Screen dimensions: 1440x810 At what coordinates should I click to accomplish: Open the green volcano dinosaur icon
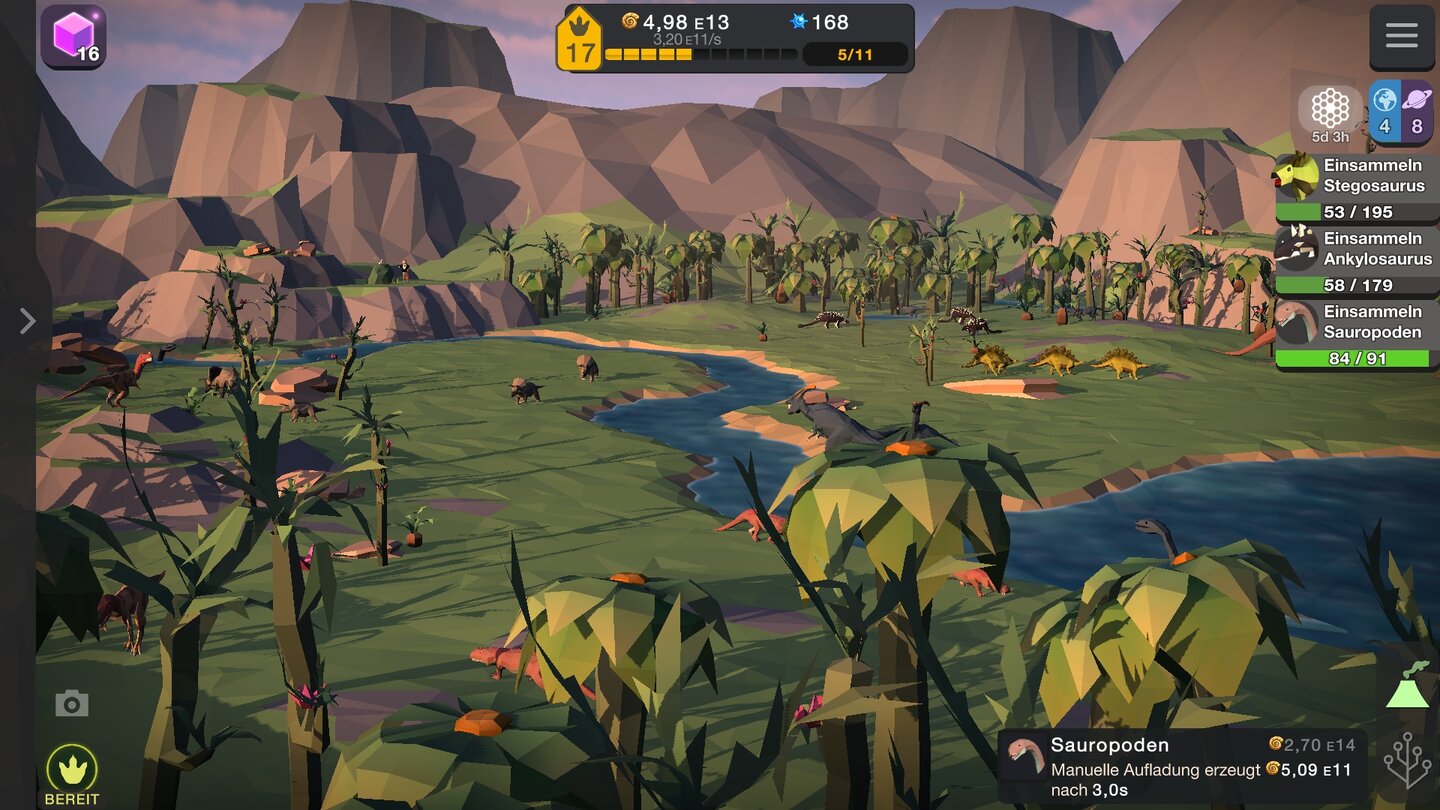pyautogui.click(x=1408, y=689)
